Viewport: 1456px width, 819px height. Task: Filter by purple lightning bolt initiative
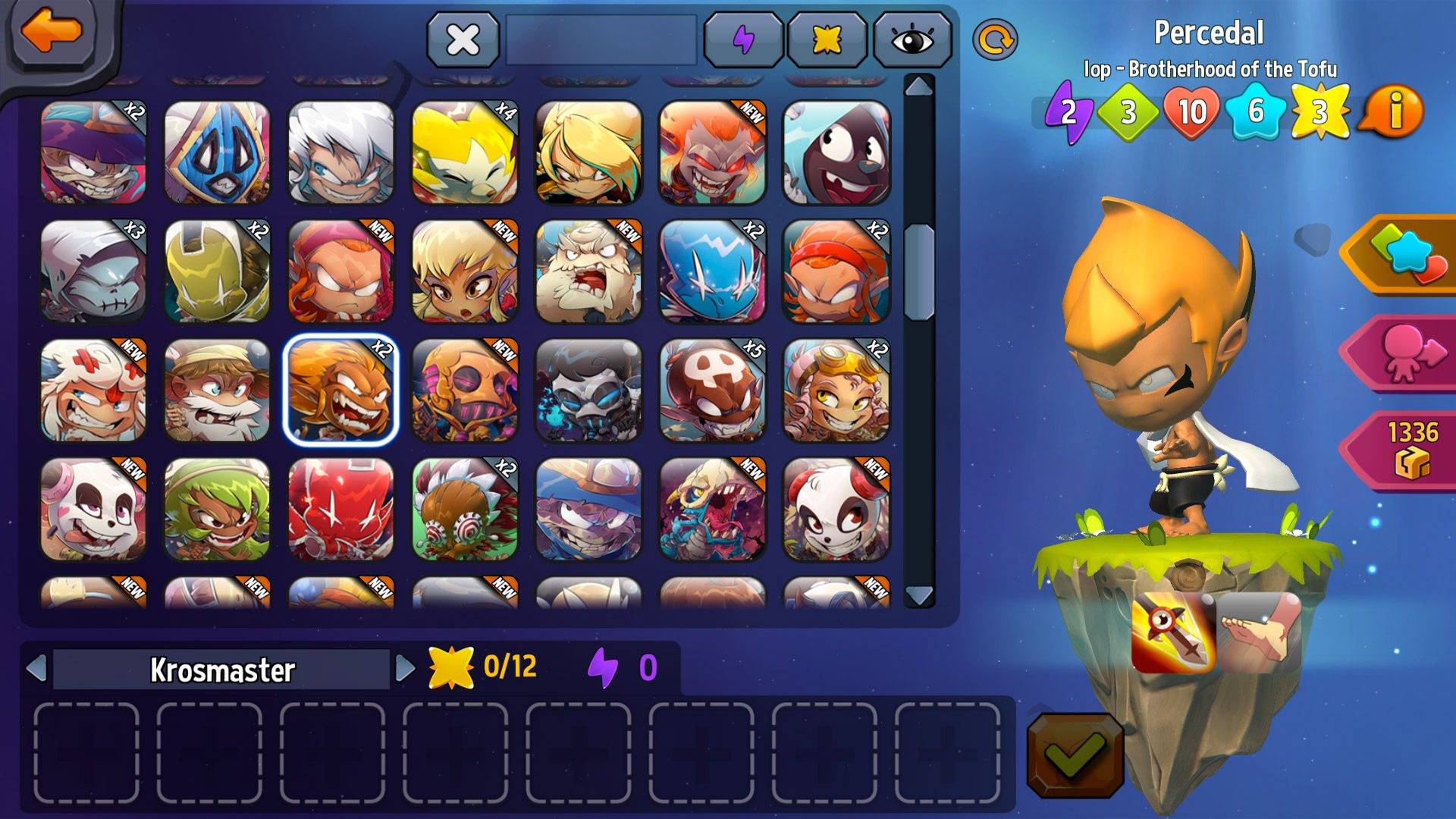coord(743,39)
